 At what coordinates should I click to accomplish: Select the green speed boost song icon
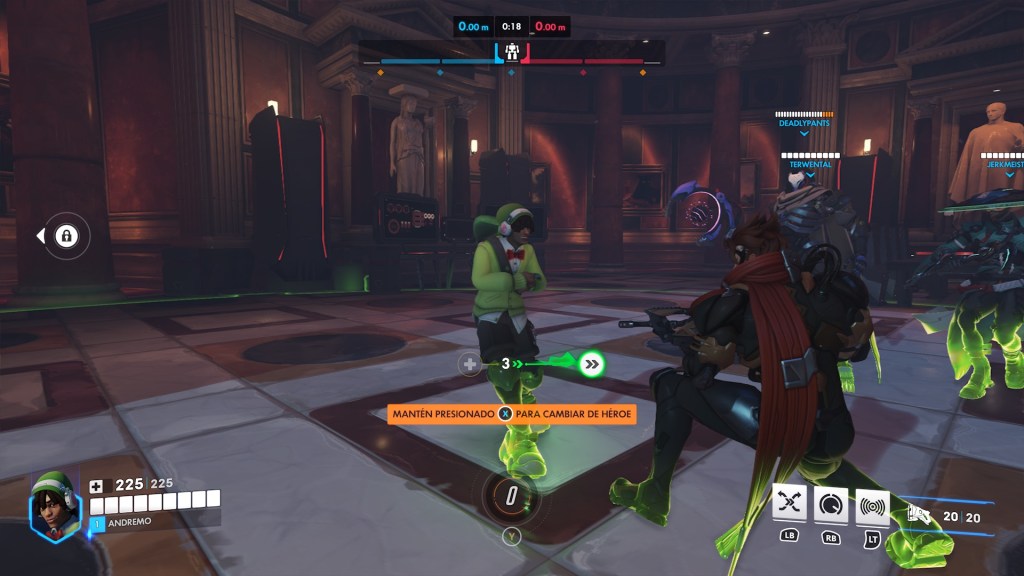[x=592, y=364]
